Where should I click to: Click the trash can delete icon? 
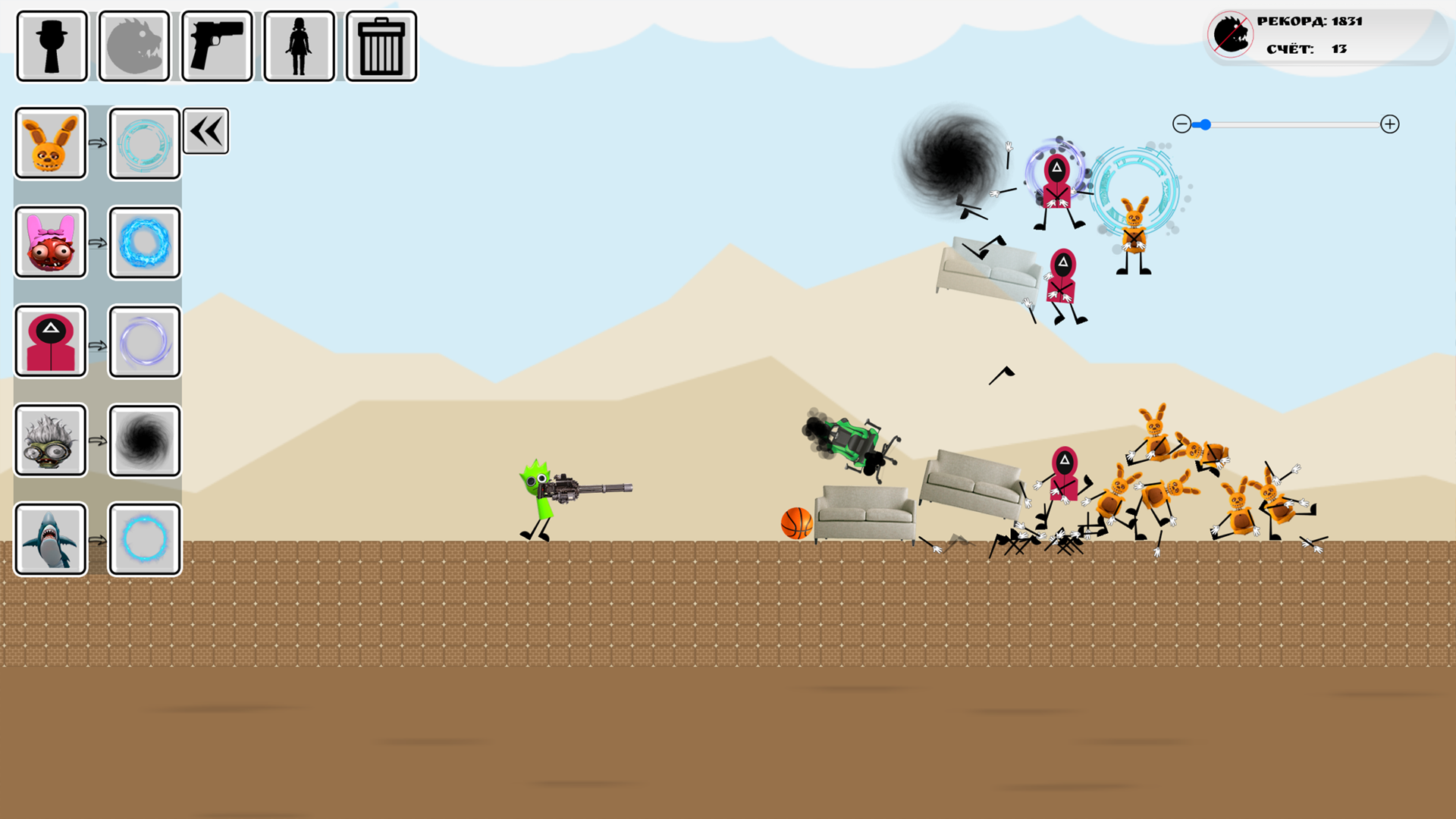point(381,45)
